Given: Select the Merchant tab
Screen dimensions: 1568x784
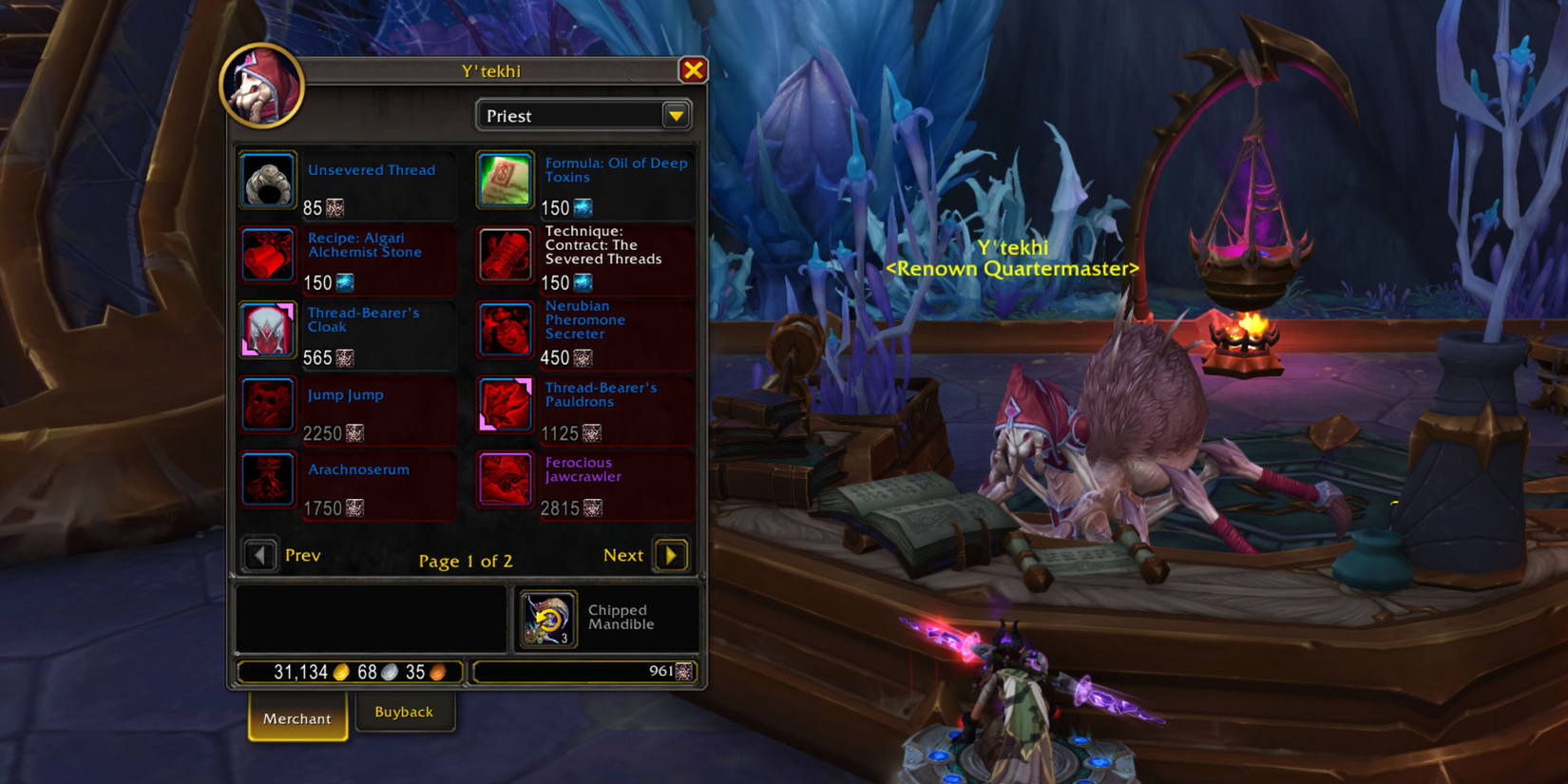Looking at the screenshot, I should click(x=296, y=718).
